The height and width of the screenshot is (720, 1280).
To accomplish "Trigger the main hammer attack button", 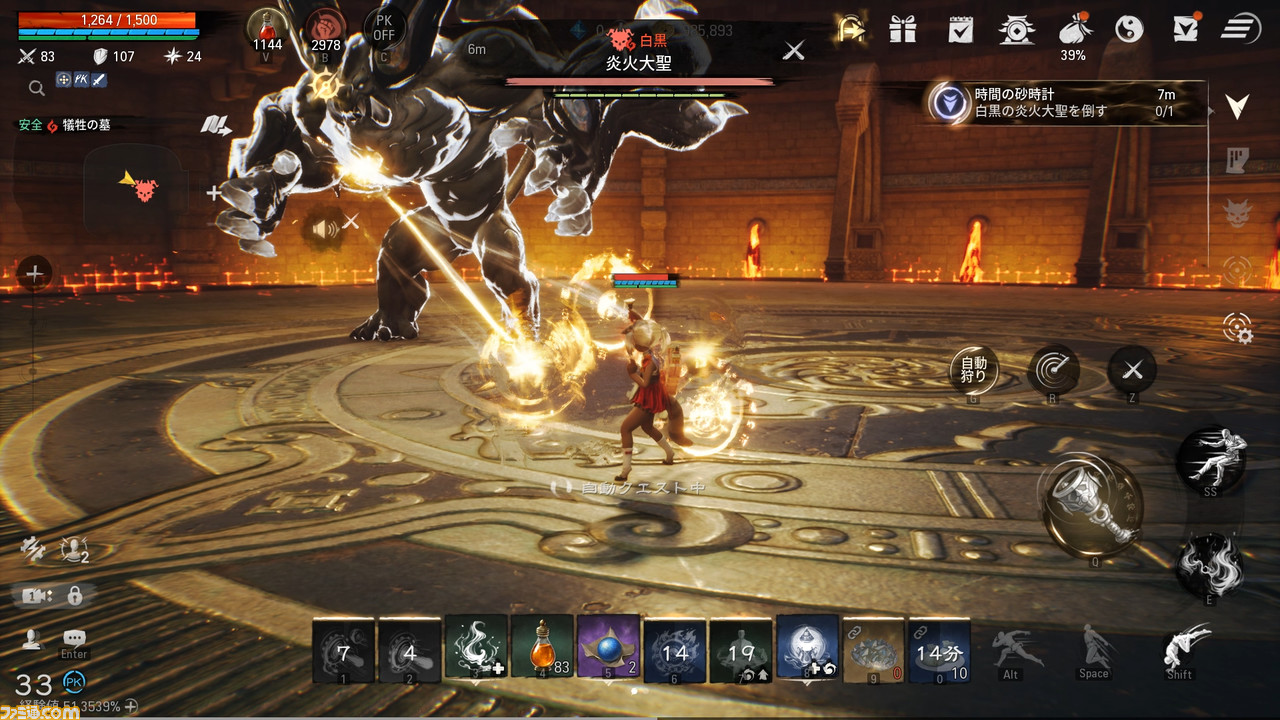I will tap(1090, 505).
